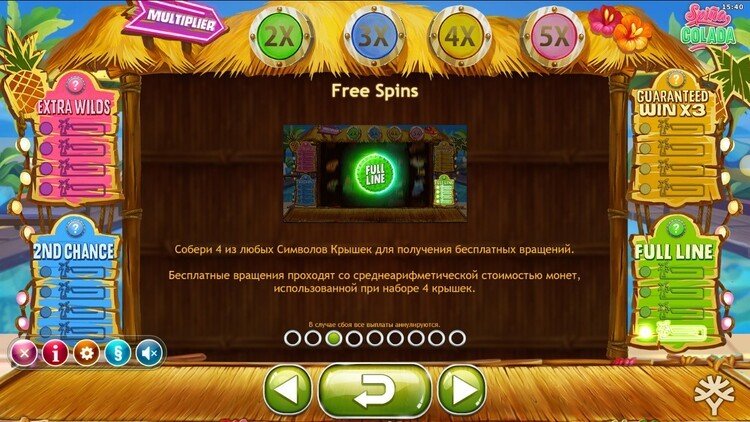Toggle sound with the speaker icon

click(150, 352)
